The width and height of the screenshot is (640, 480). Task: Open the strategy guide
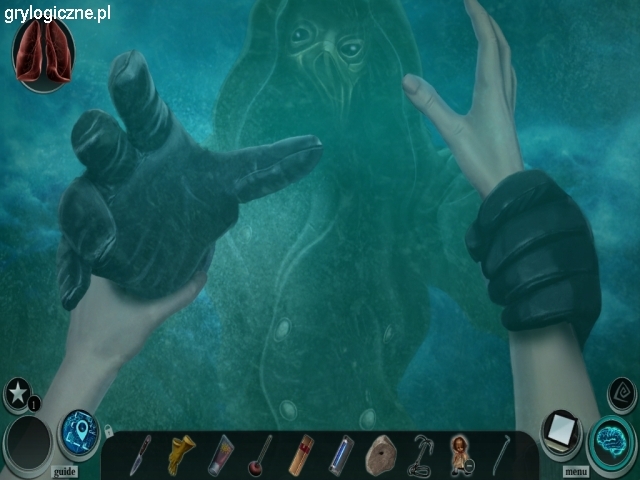pos(64,471)
